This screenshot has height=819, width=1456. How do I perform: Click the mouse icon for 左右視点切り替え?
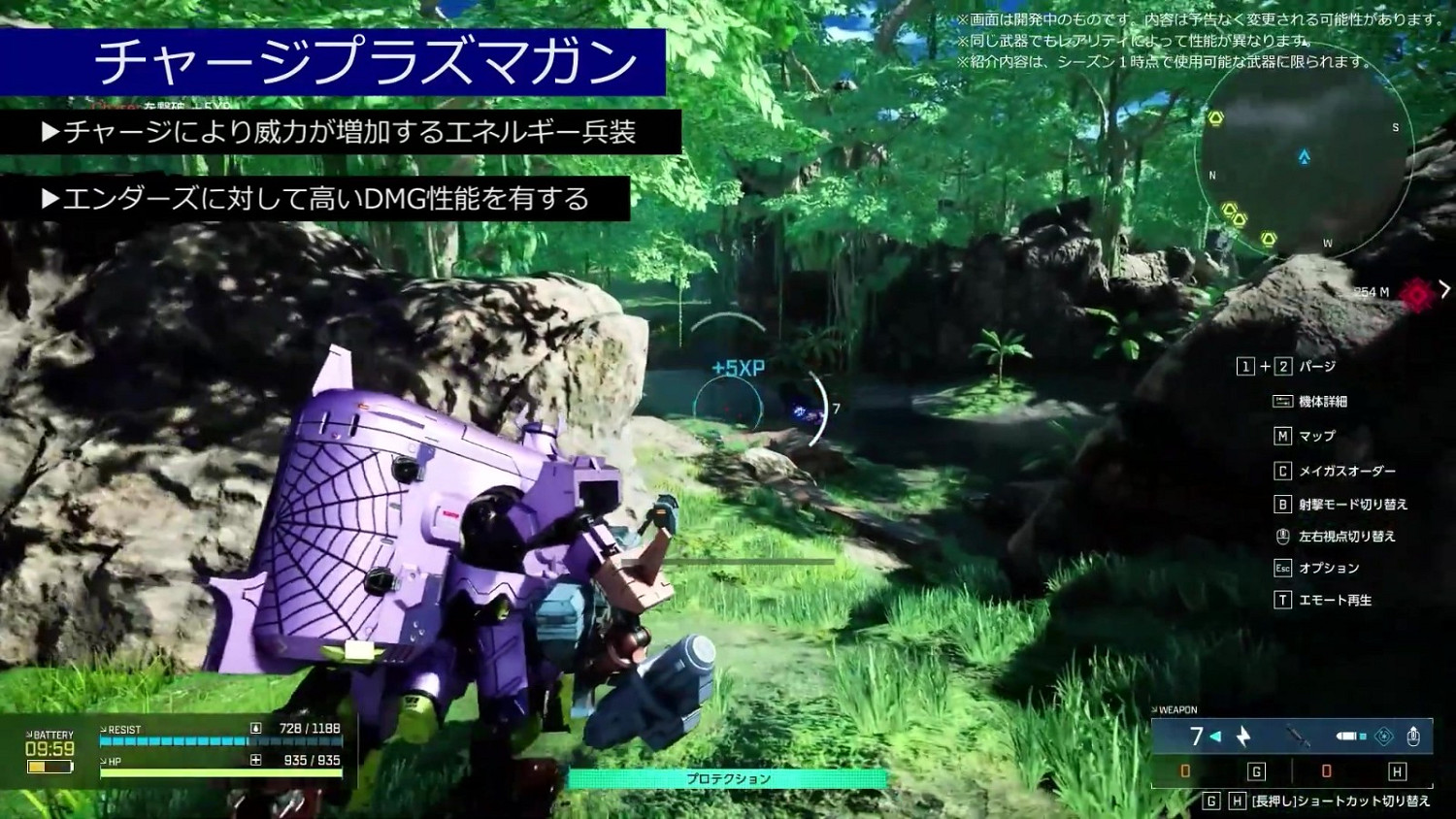click(x=1283, y=537)
